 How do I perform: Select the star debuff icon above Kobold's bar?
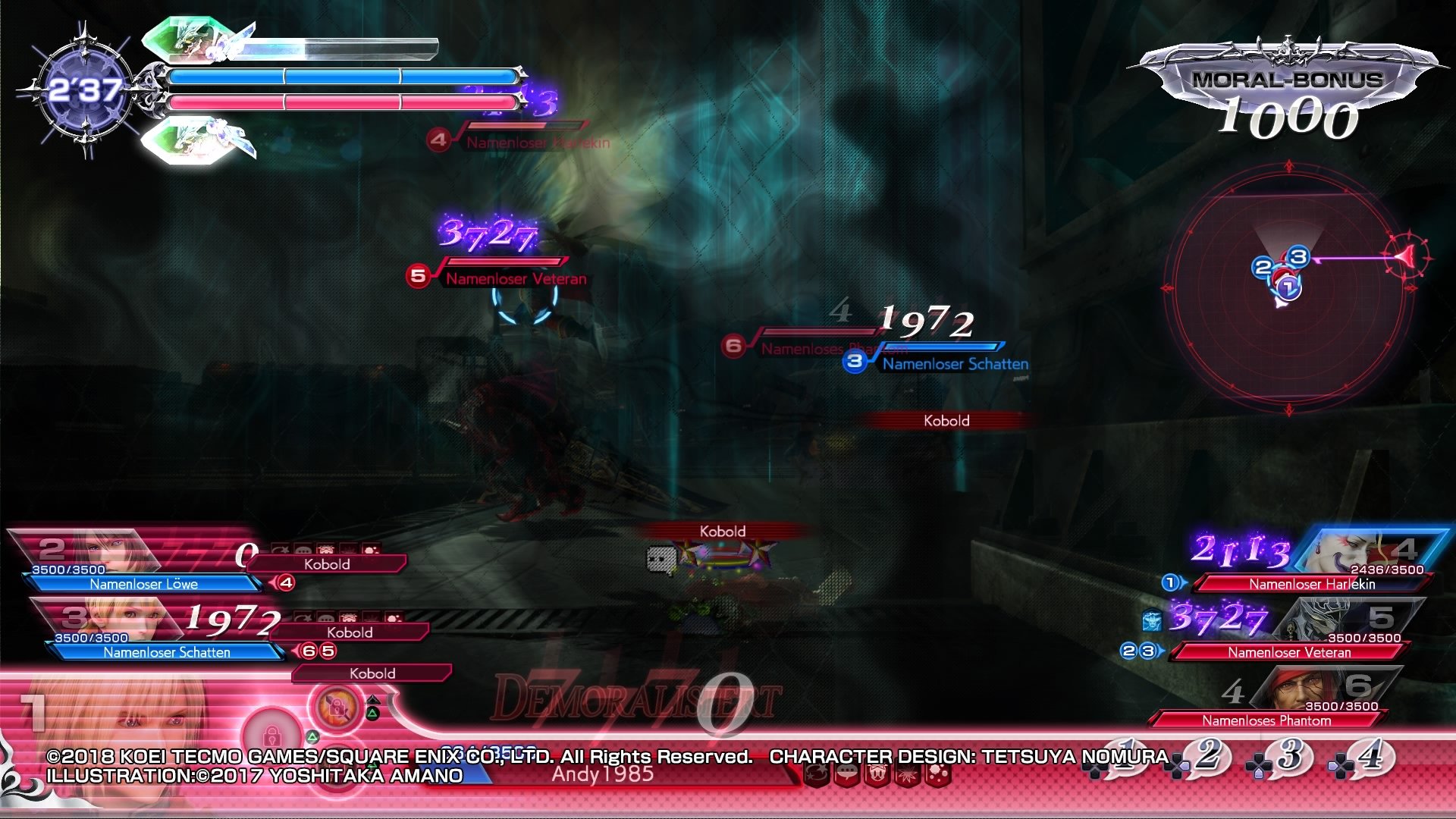[x=280, y=548]
